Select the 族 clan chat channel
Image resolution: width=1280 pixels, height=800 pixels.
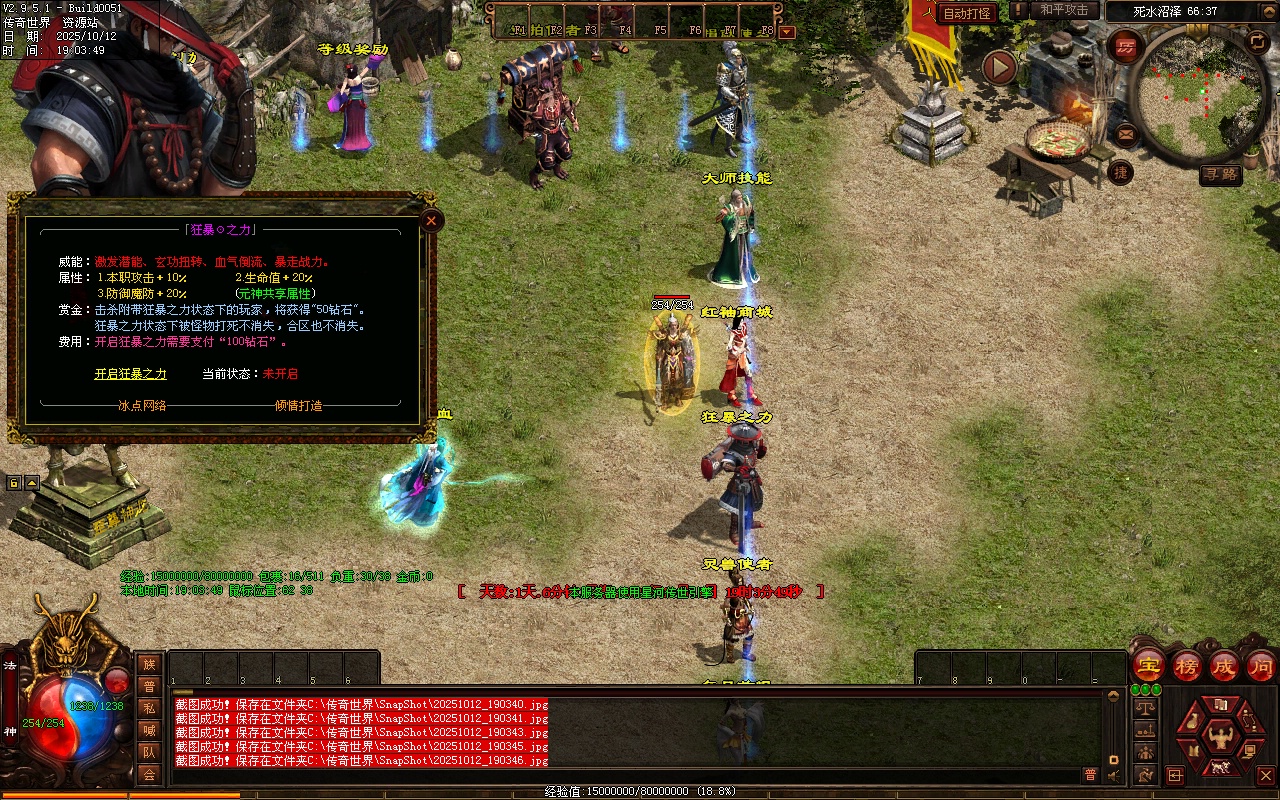click(x=149, y=664)
